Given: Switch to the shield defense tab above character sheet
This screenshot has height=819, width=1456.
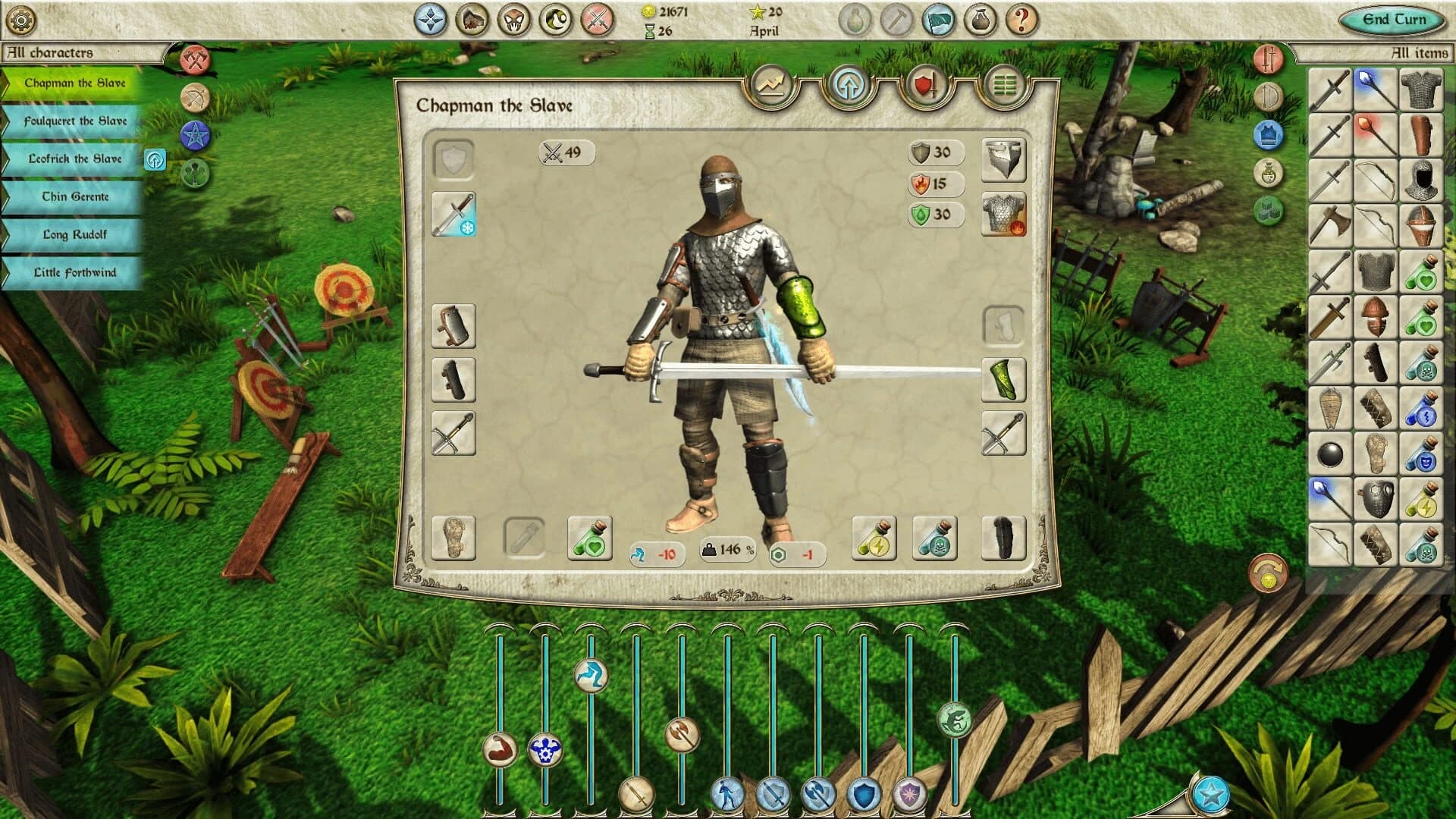Looking at the screenshot, I should pyautogui.click(x=929, y=83).
